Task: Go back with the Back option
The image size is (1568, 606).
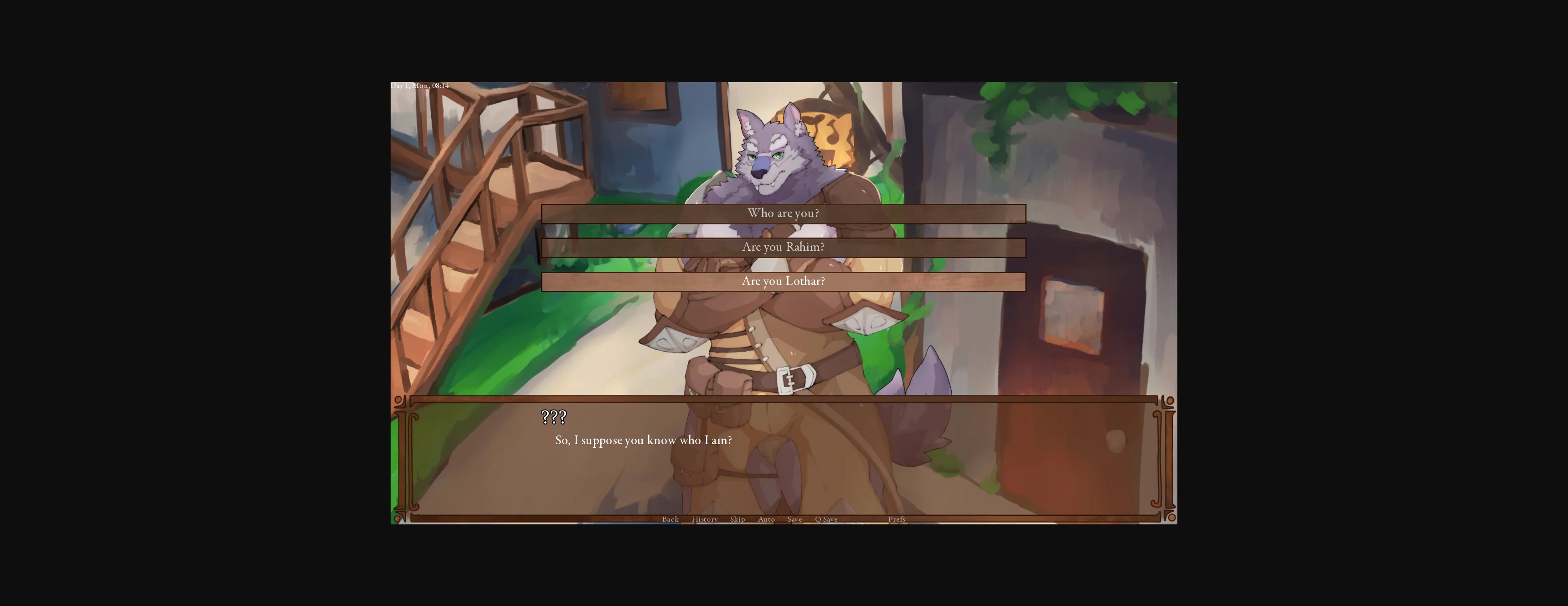Action: (670, 519)
